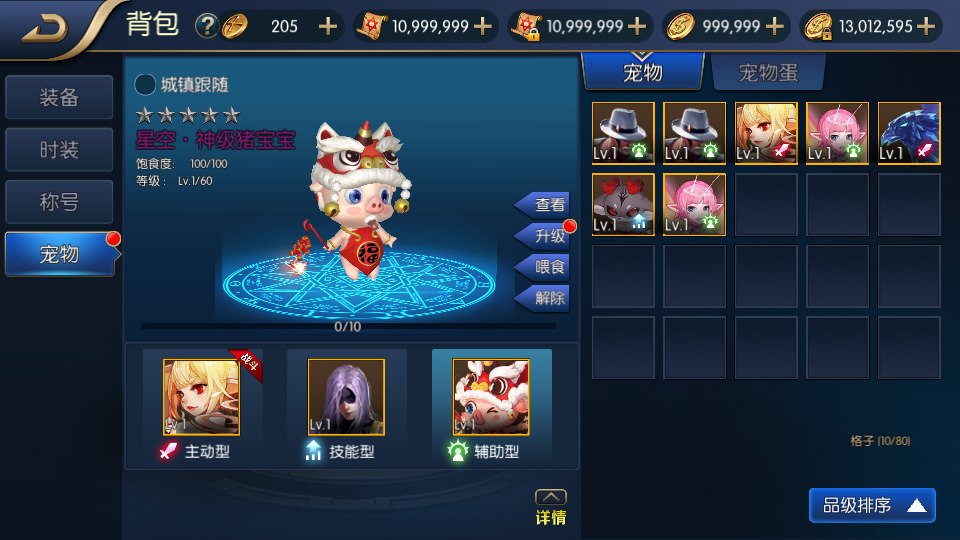Image resolution: width=960 pixels, height=540 pixels.
Task: Add more of the 13,012,595 gold
Action: (x=926, y=26)
